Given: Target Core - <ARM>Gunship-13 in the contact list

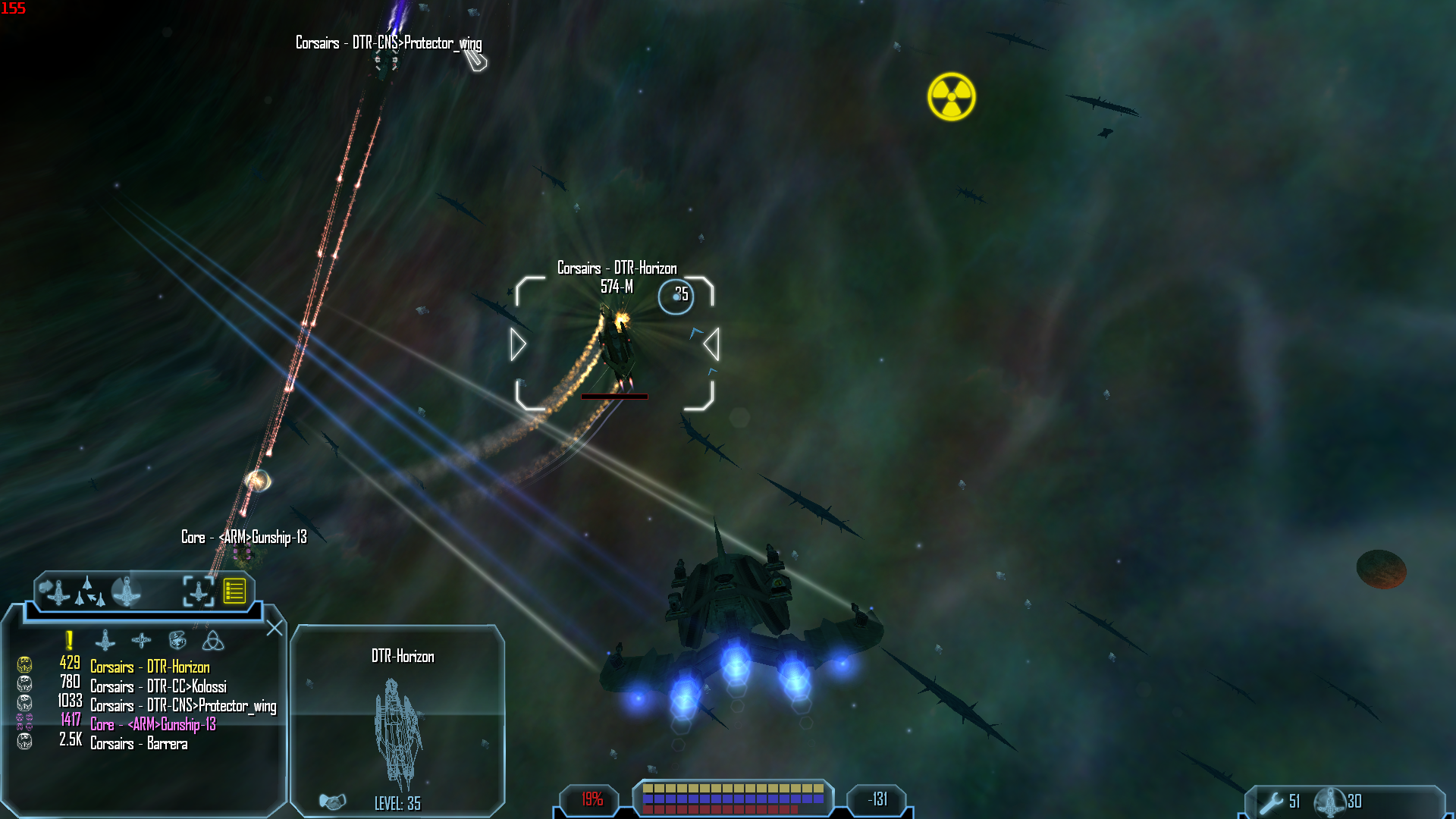Looking at the screenshot, I should point(152,725).
